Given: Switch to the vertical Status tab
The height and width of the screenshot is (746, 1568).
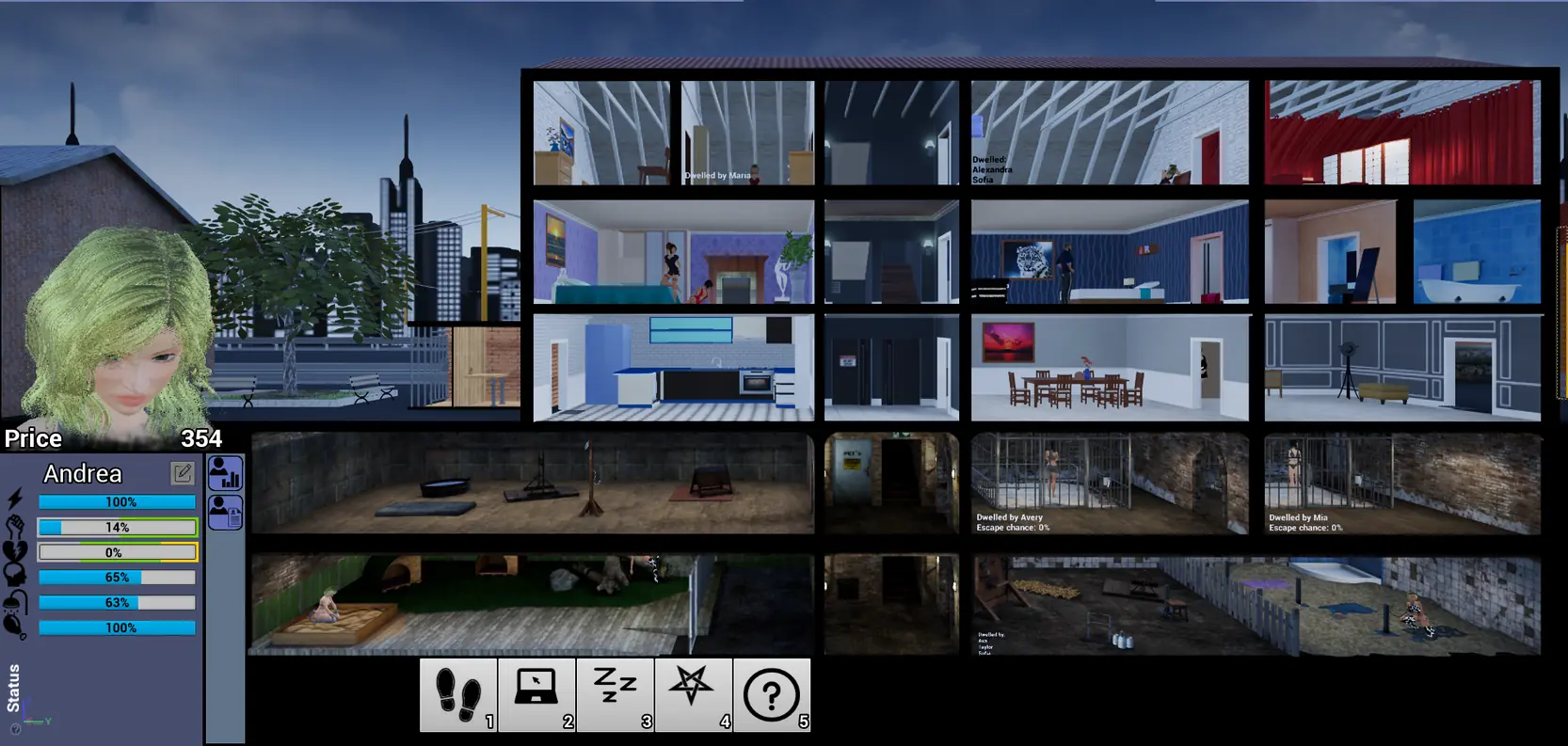Looking at the screenshot, I should (13, 687).
